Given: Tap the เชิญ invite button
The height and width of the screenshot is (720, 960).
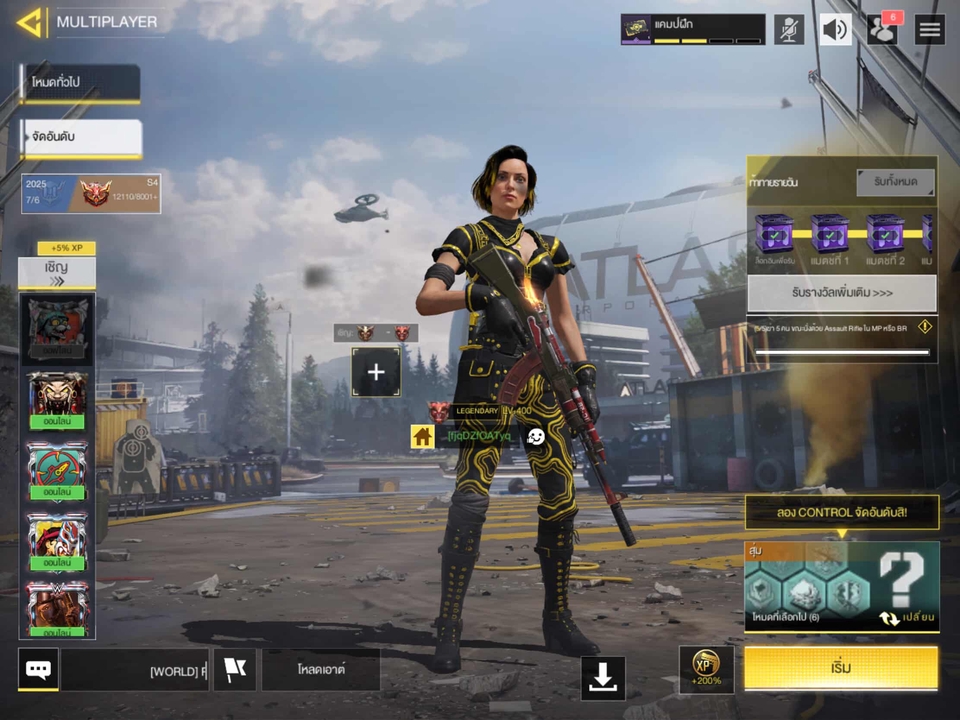Looking at the screenshot, I should (56, 272).
